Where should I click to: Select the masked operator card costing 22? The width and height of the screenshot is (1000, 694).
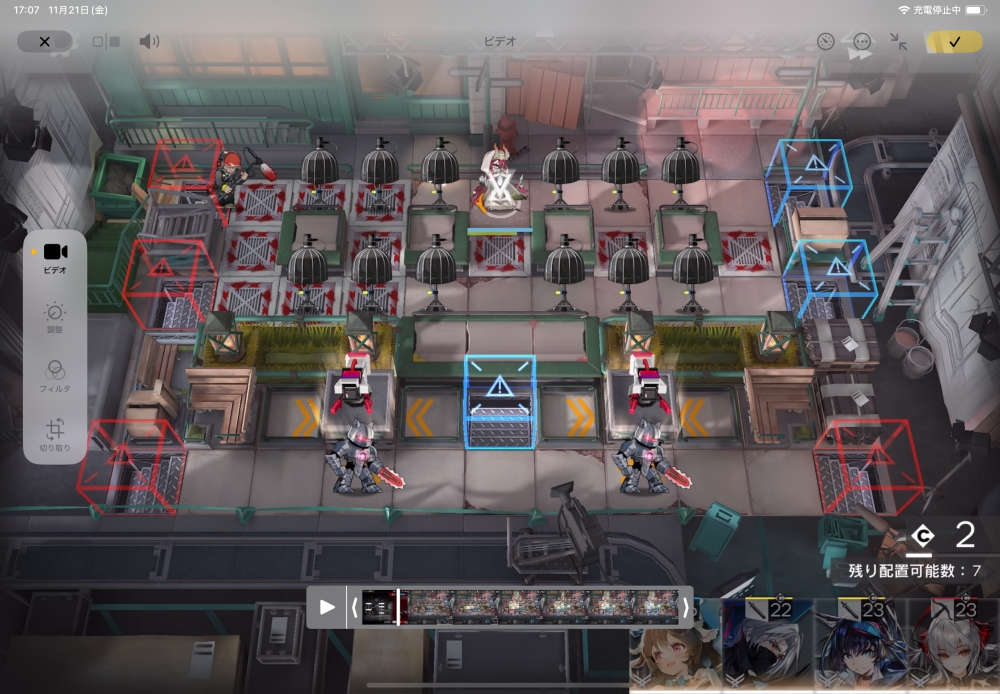[x=767, y=648]
